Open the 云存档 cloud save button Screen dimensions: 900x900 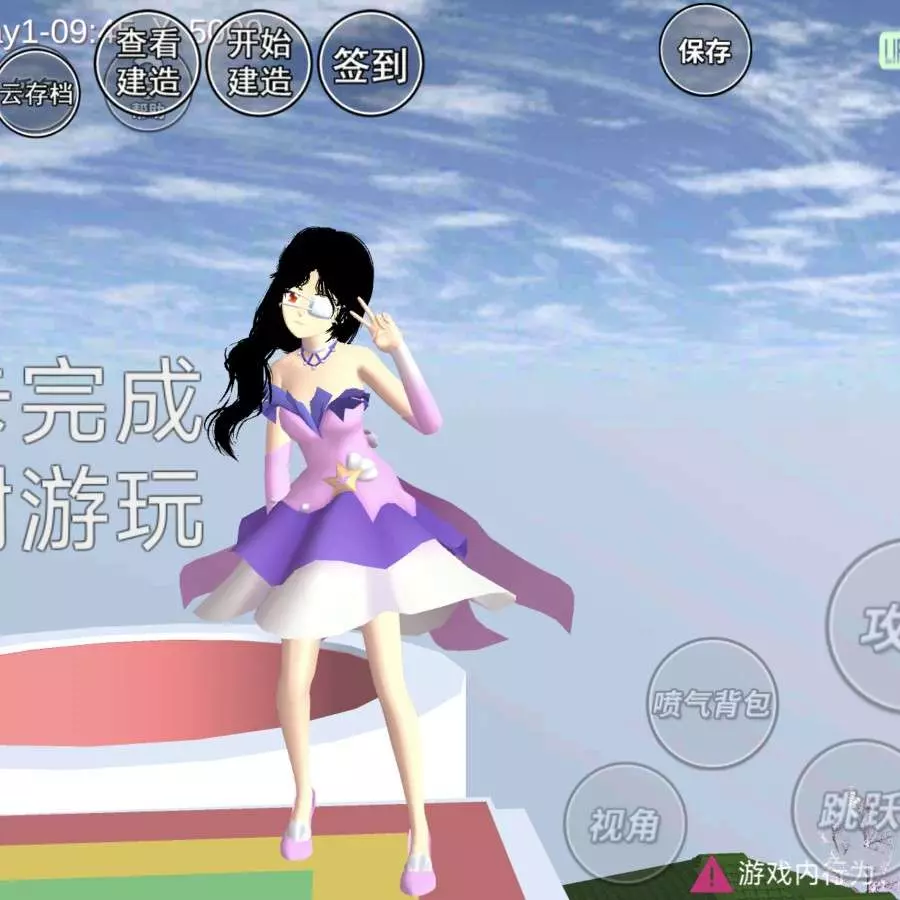coord(37,94)
